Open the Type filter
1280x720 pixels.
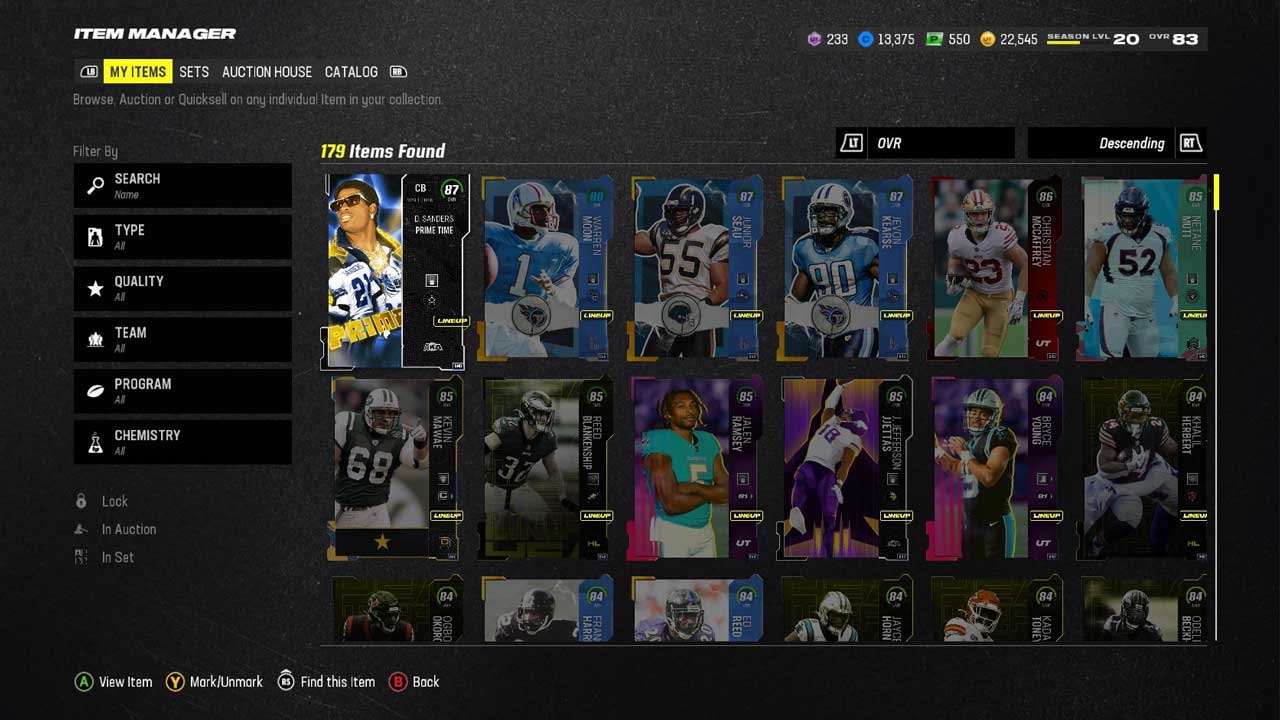pyautogui.click(x=182, y=237)
